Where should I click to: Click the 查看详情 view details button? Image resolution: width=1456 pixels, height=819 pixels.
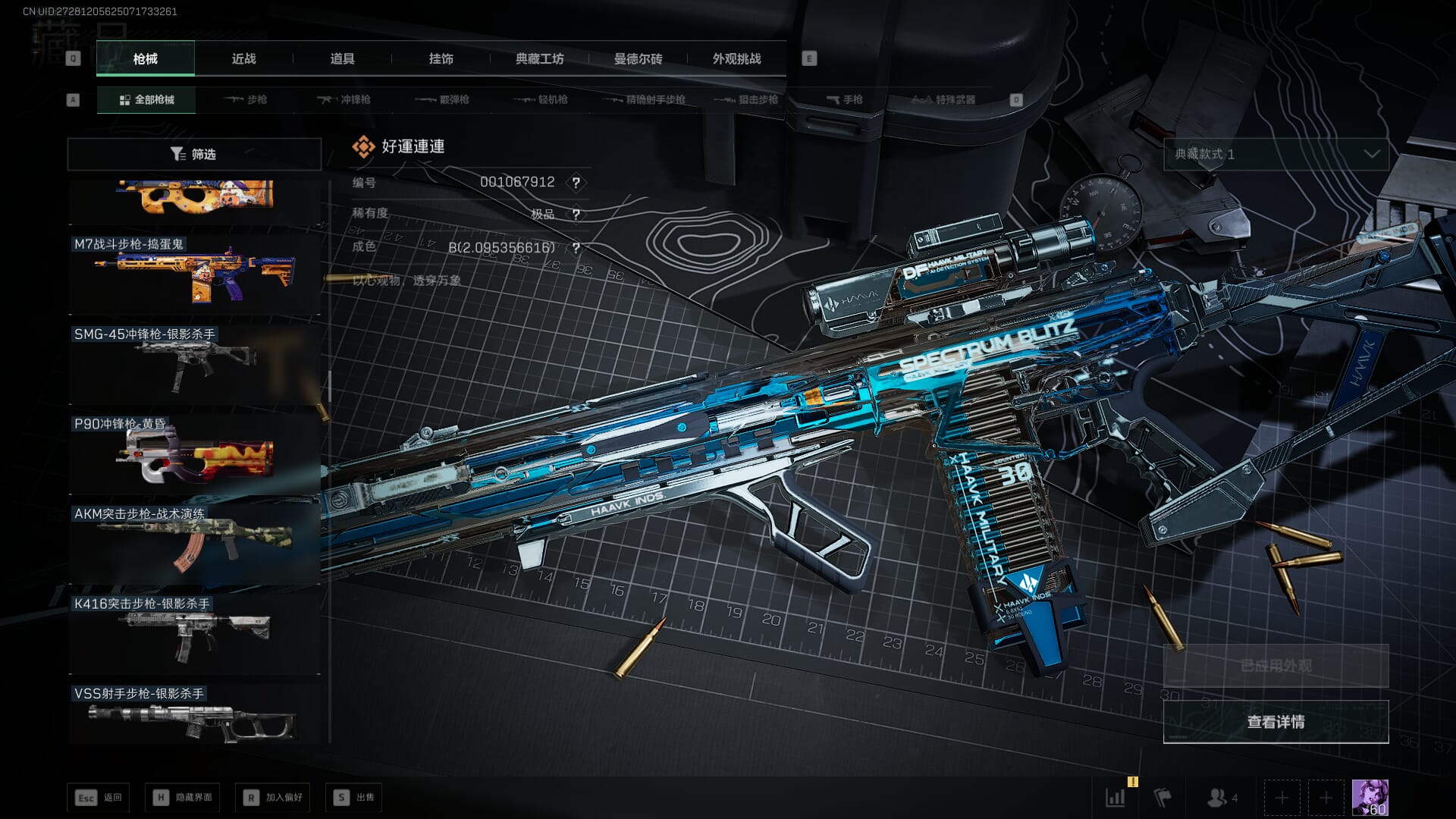coord(1276,722)
